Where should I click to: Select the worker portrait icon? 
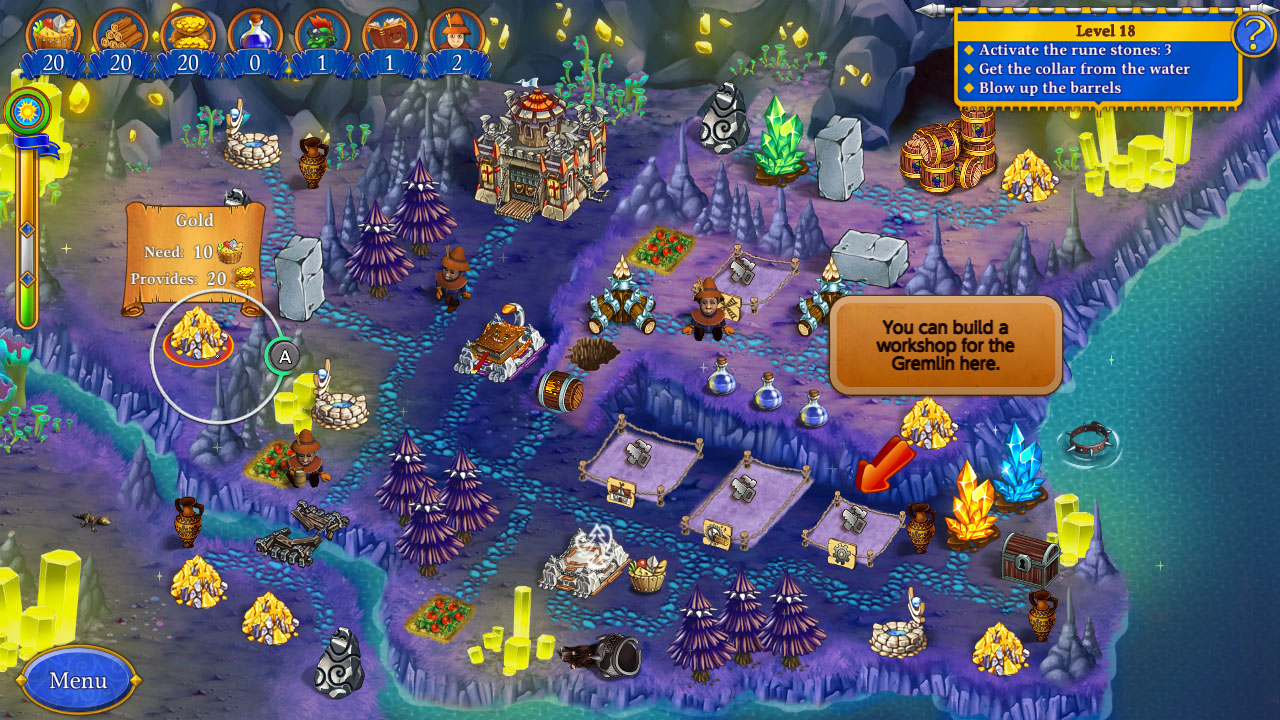point(457,29)
